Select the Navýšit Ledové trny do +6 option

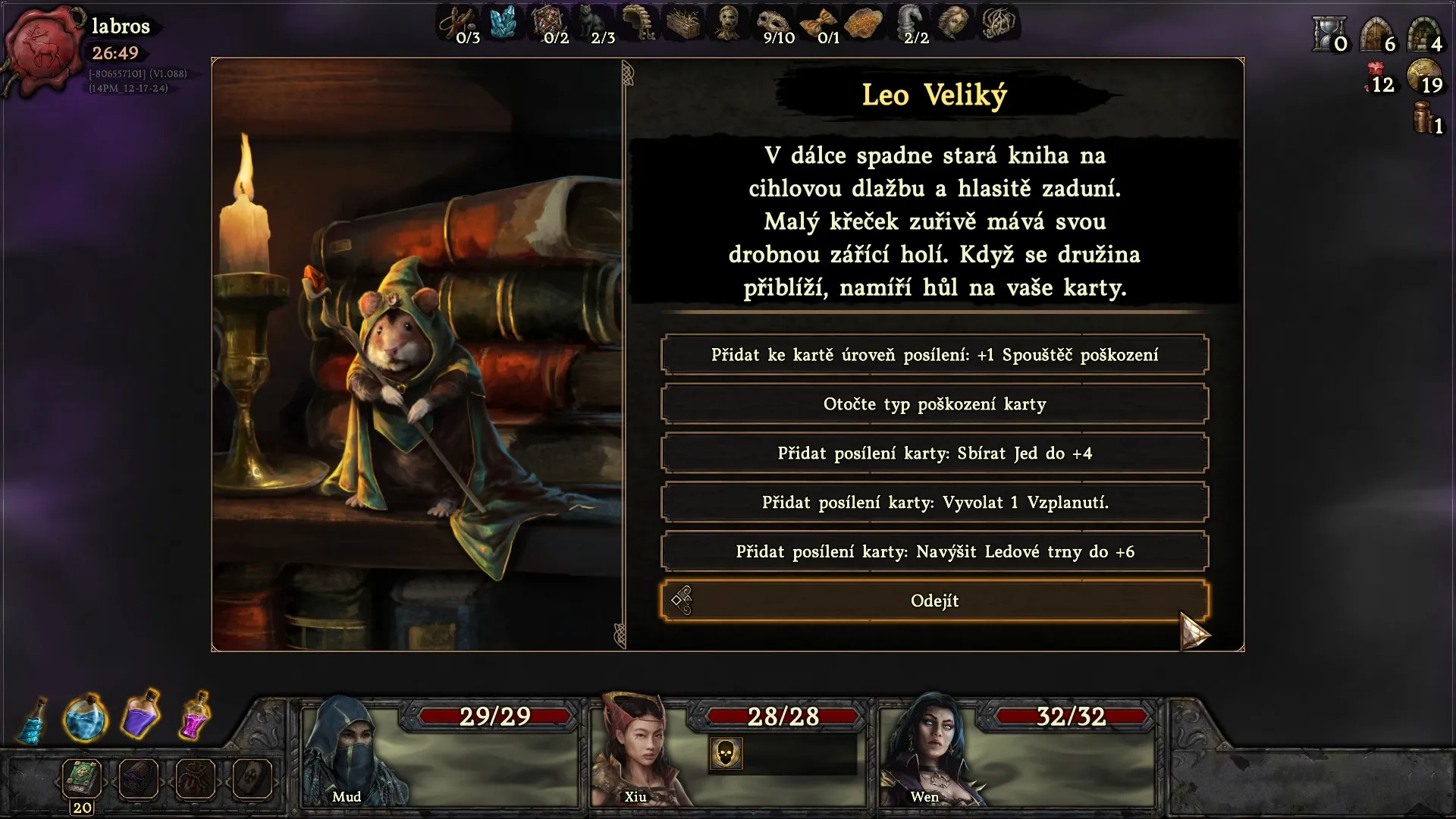934,552
